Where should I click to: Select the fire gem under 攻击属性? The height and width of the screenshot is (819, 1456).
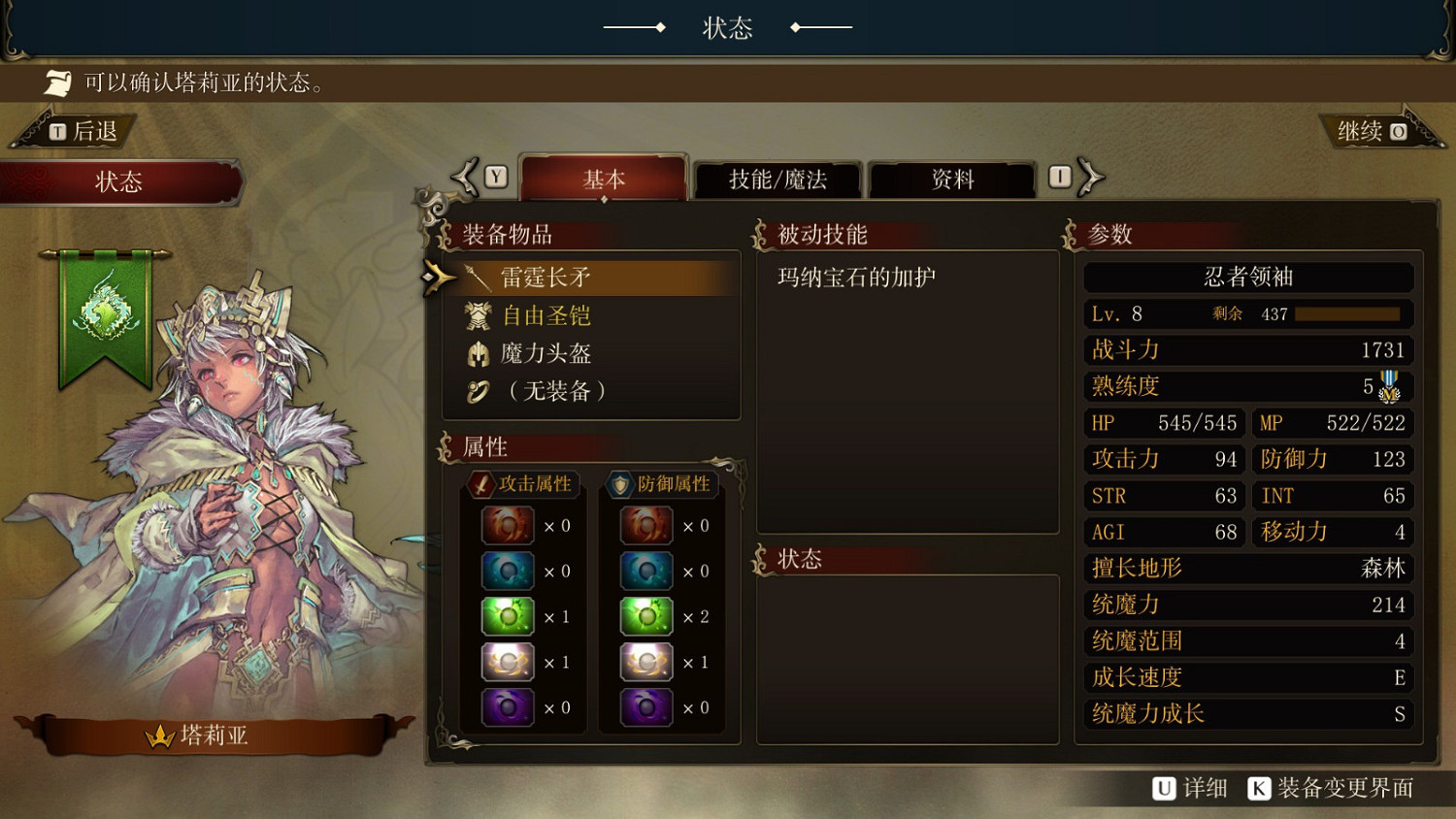tap(507, 524)
